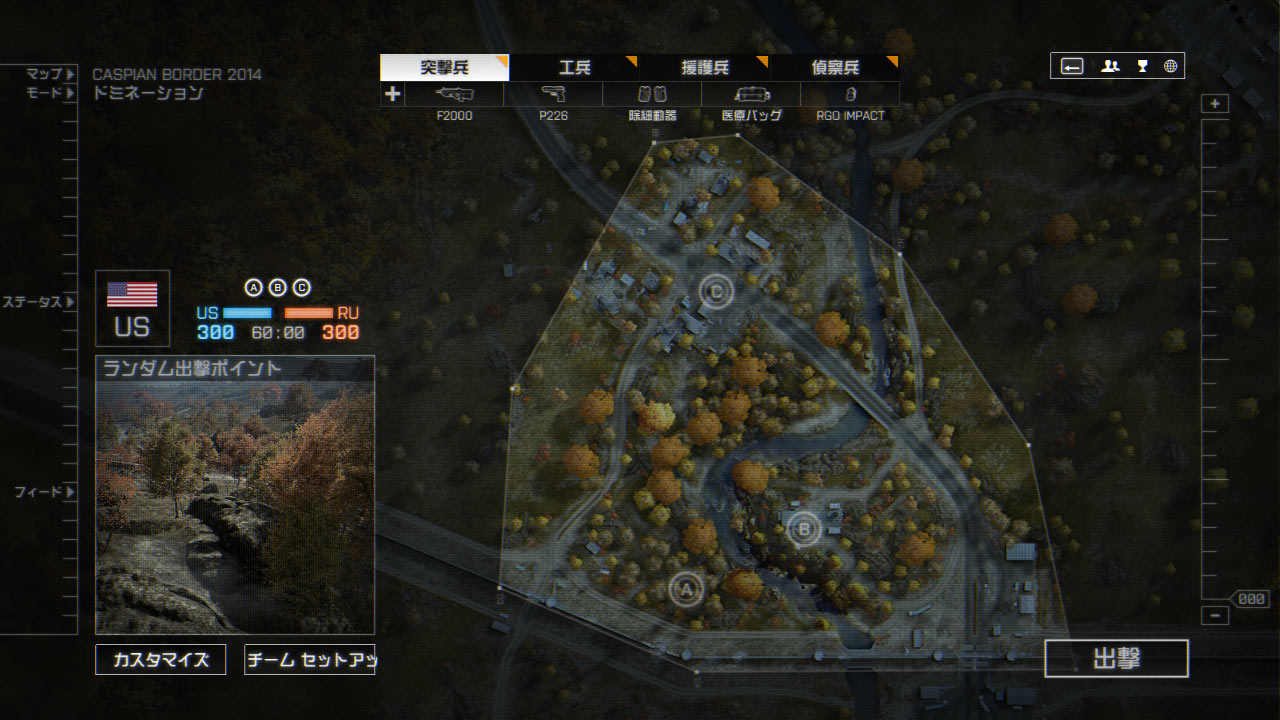Select the RGO IMPACT grenade slot
The width and height of the screenshot is (1280, 720).
pos(850,95)
